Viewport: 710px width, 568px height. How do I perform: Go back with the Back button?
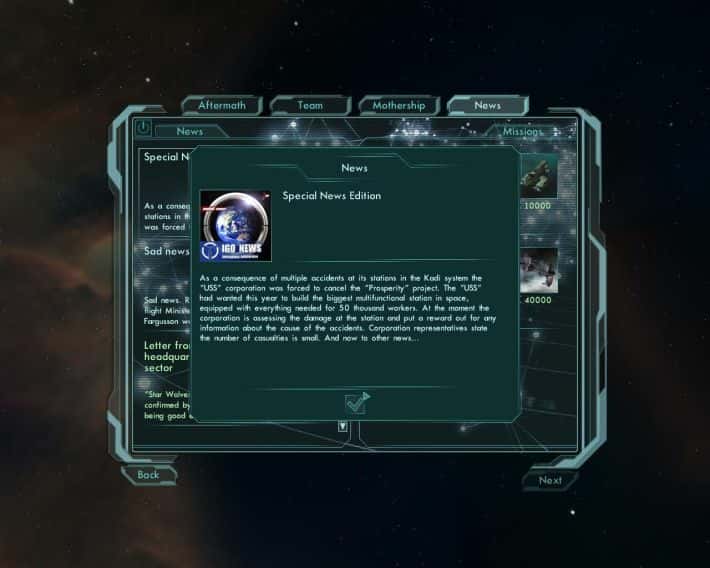pyautogui.click(x=148, y=475)
